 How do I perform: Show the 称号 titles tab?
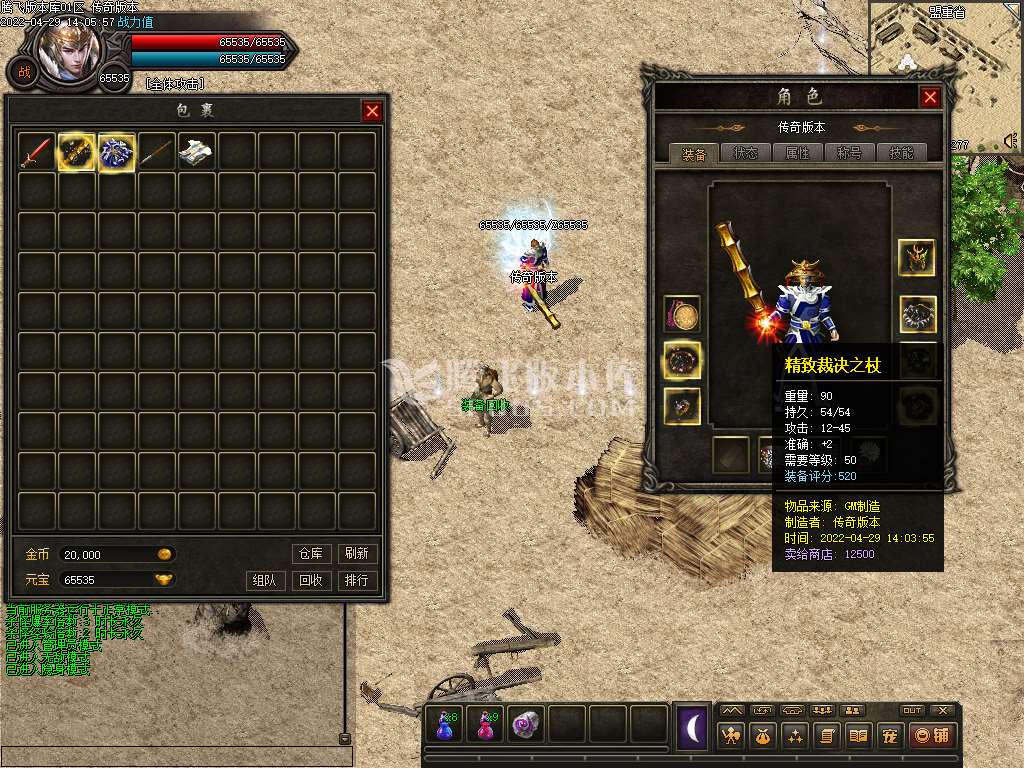pos(849,153)
